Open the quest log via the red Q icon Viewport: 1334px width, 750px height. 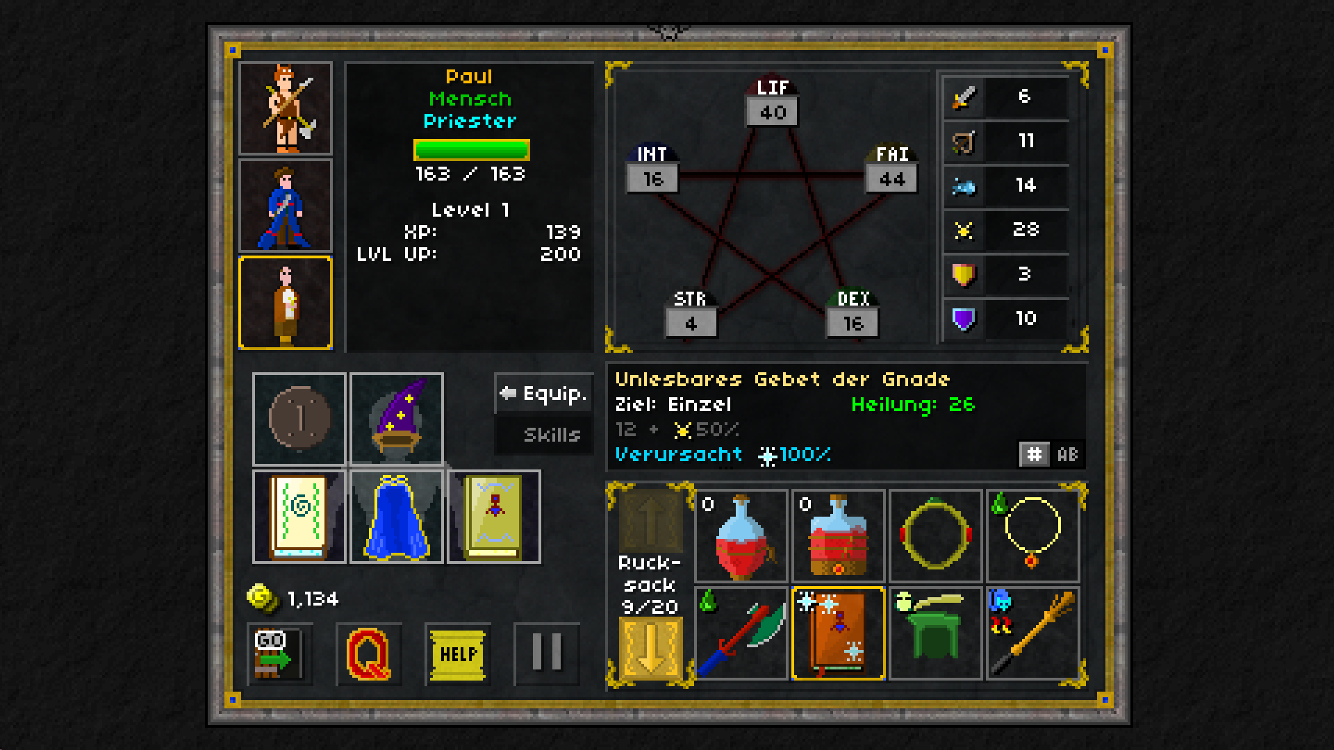click(x=369, y=652)
